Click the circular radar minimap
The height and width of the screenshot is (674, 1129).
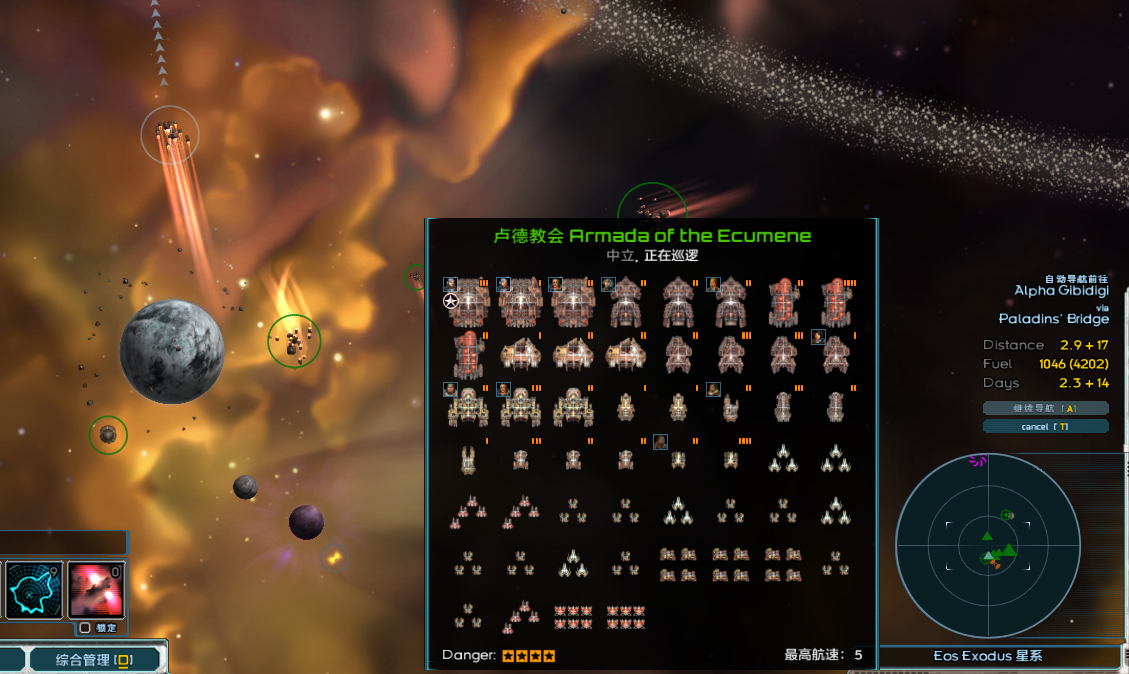tap(987, 546)
